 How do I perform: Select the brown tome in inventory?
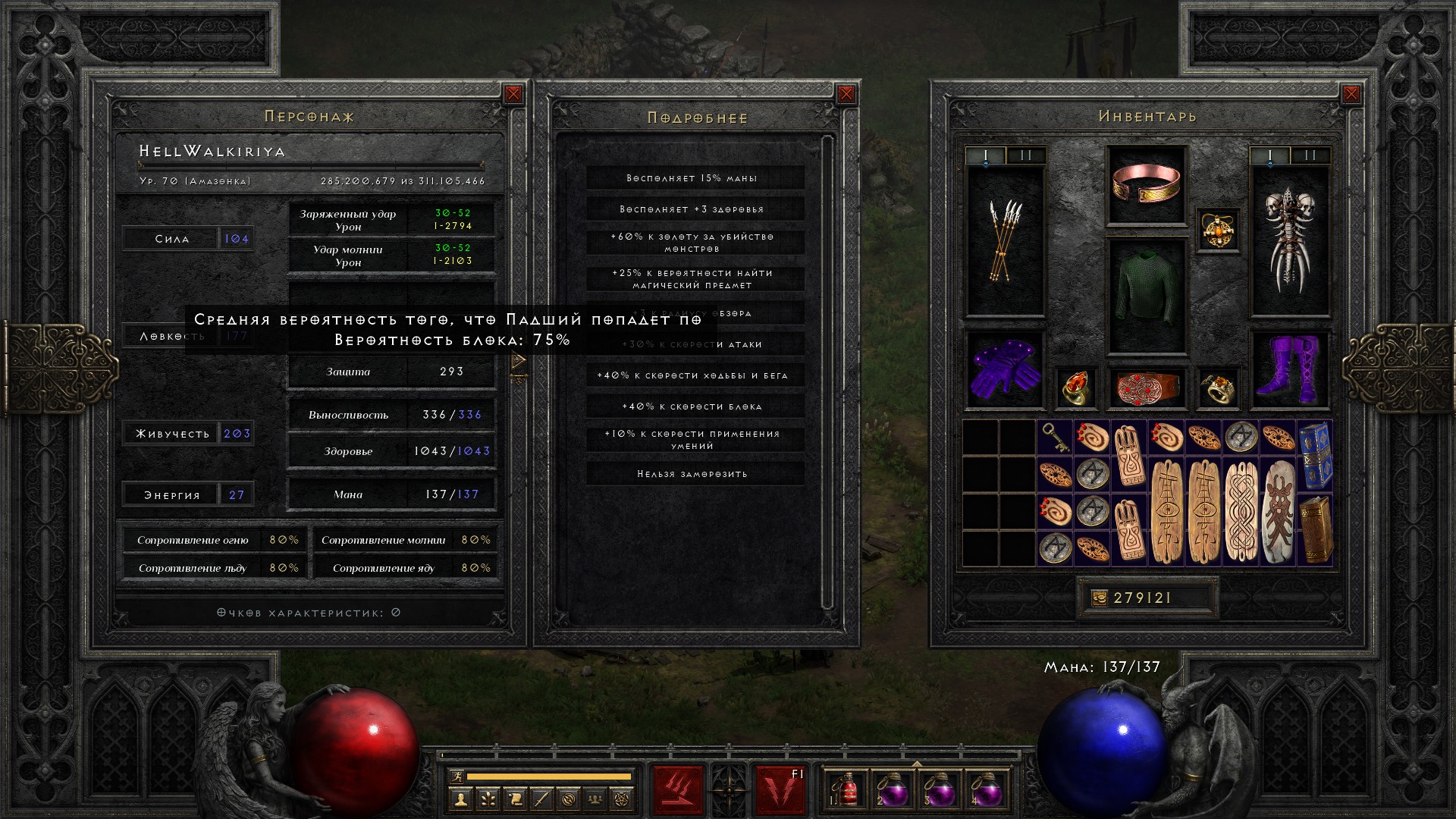(1315, 529)
